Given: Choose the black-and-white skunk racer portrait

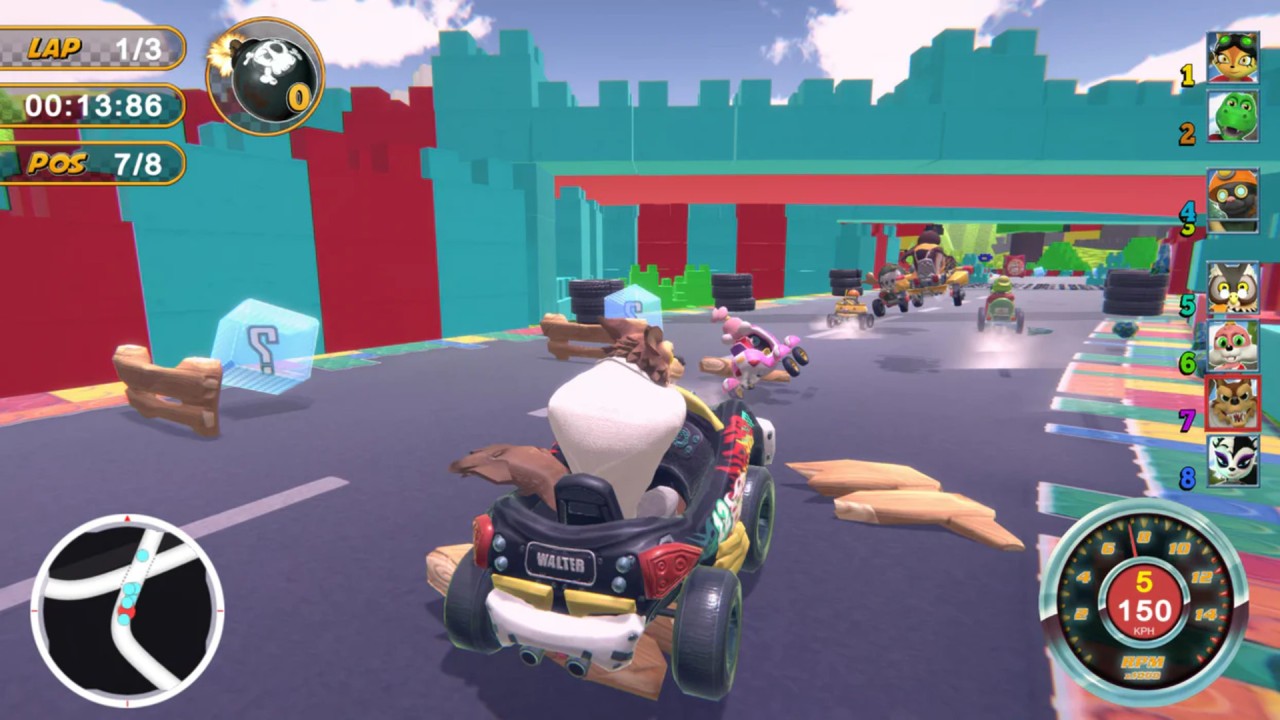Looking at the screenshot, I should (x=1231, y=461).
